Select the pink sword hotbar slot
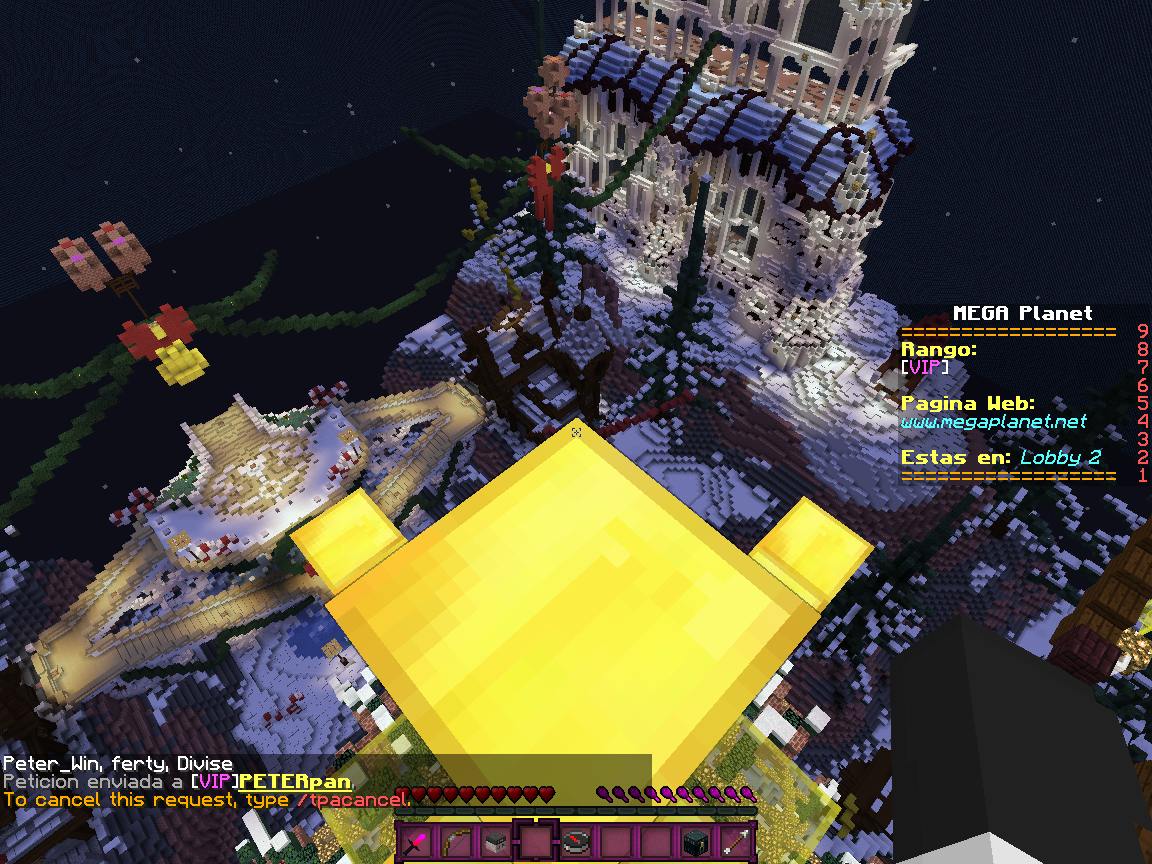1152x864 pixels. (x=415, y=842)
